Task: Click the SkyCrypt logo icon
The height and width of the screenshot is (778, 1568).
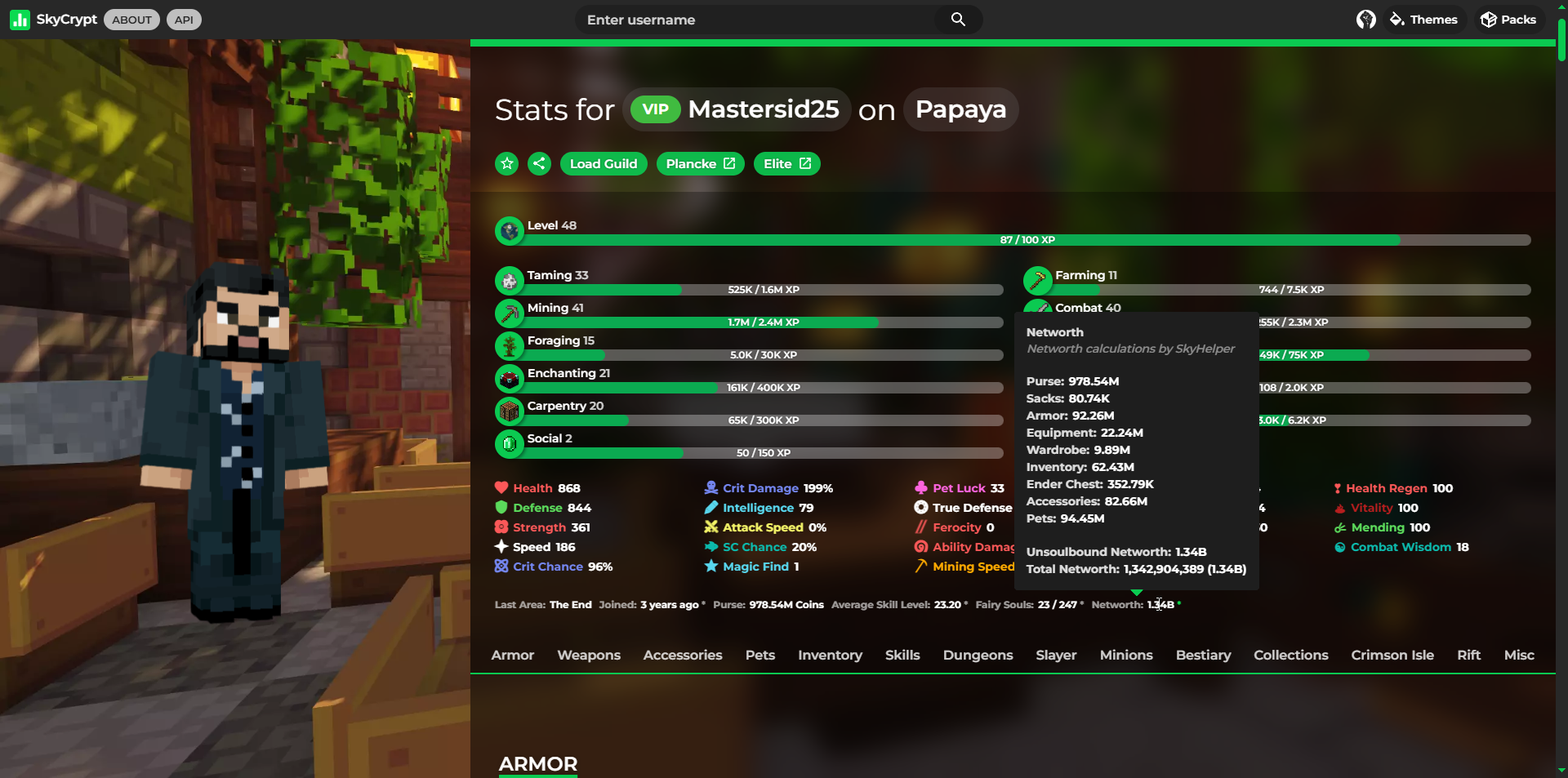Action: 19,19
